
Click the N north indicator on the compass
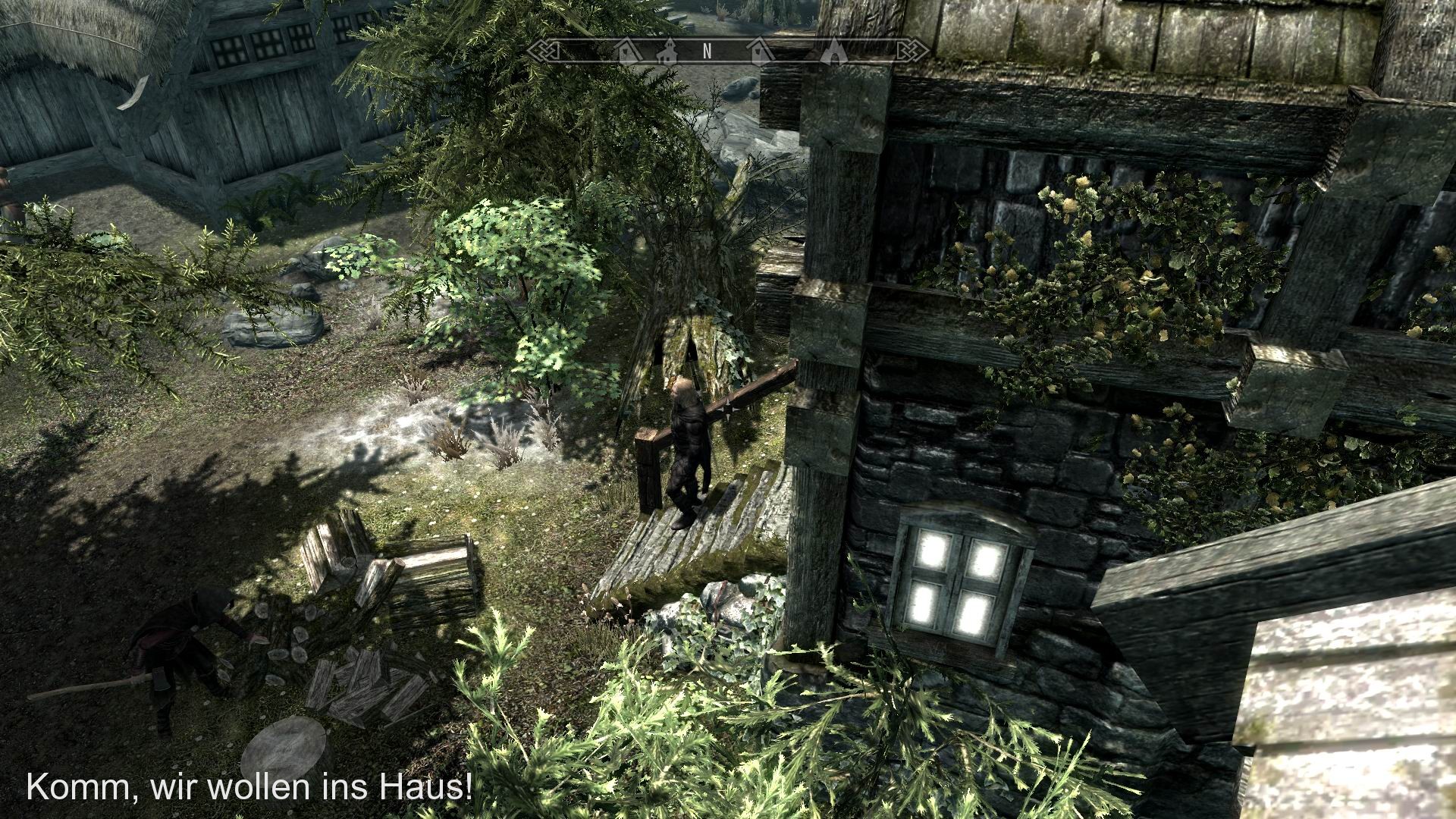point(707,52)
